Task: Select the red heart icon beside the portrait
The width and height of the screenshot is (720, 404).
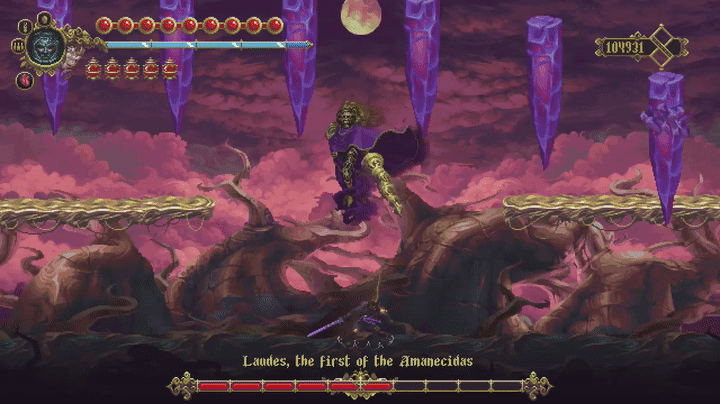Action: [23, 80]
